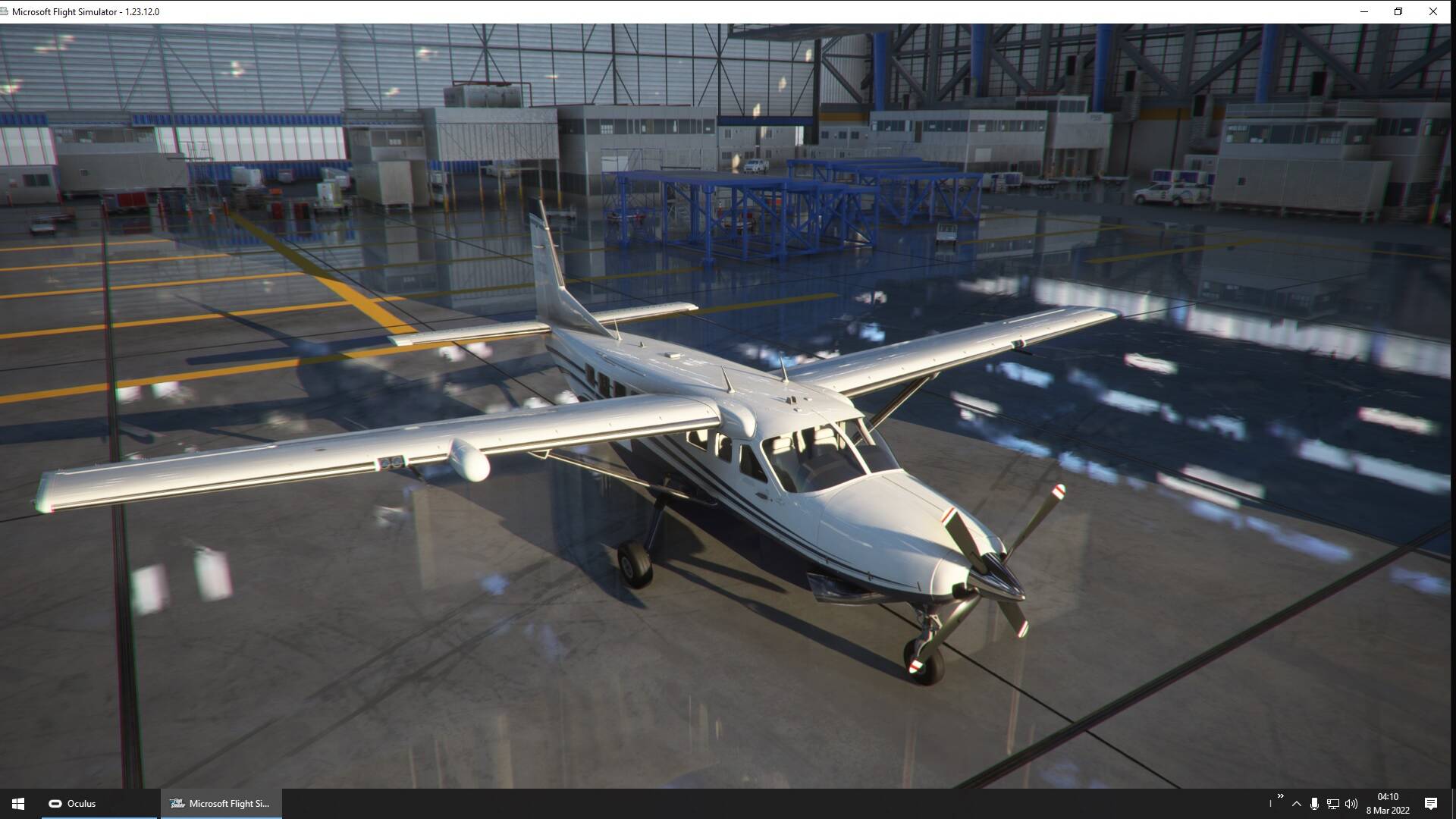Click the title bar version text 1.23.12.0
Screen dimensions: 1456x819
pos(142,11)
